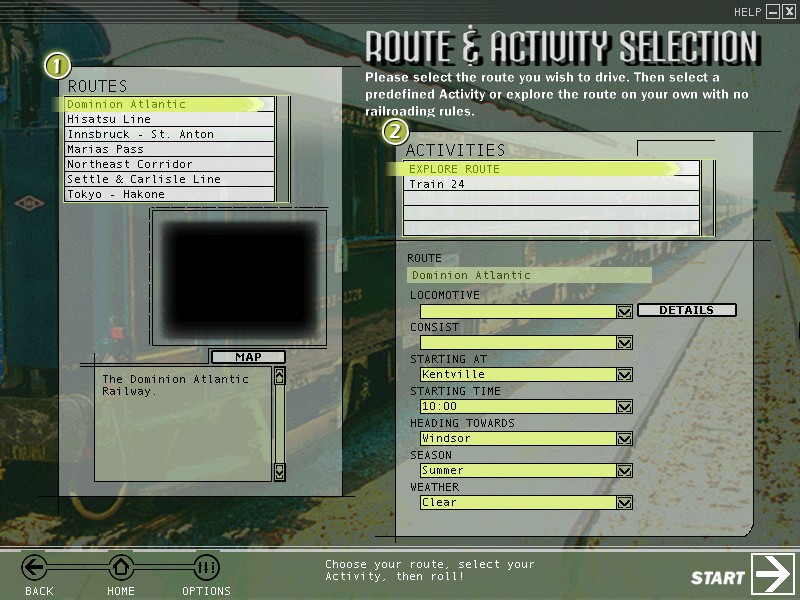Viewport: 800px width, 600px height.
Task: Open the route MAP
Action: point(247,357)
